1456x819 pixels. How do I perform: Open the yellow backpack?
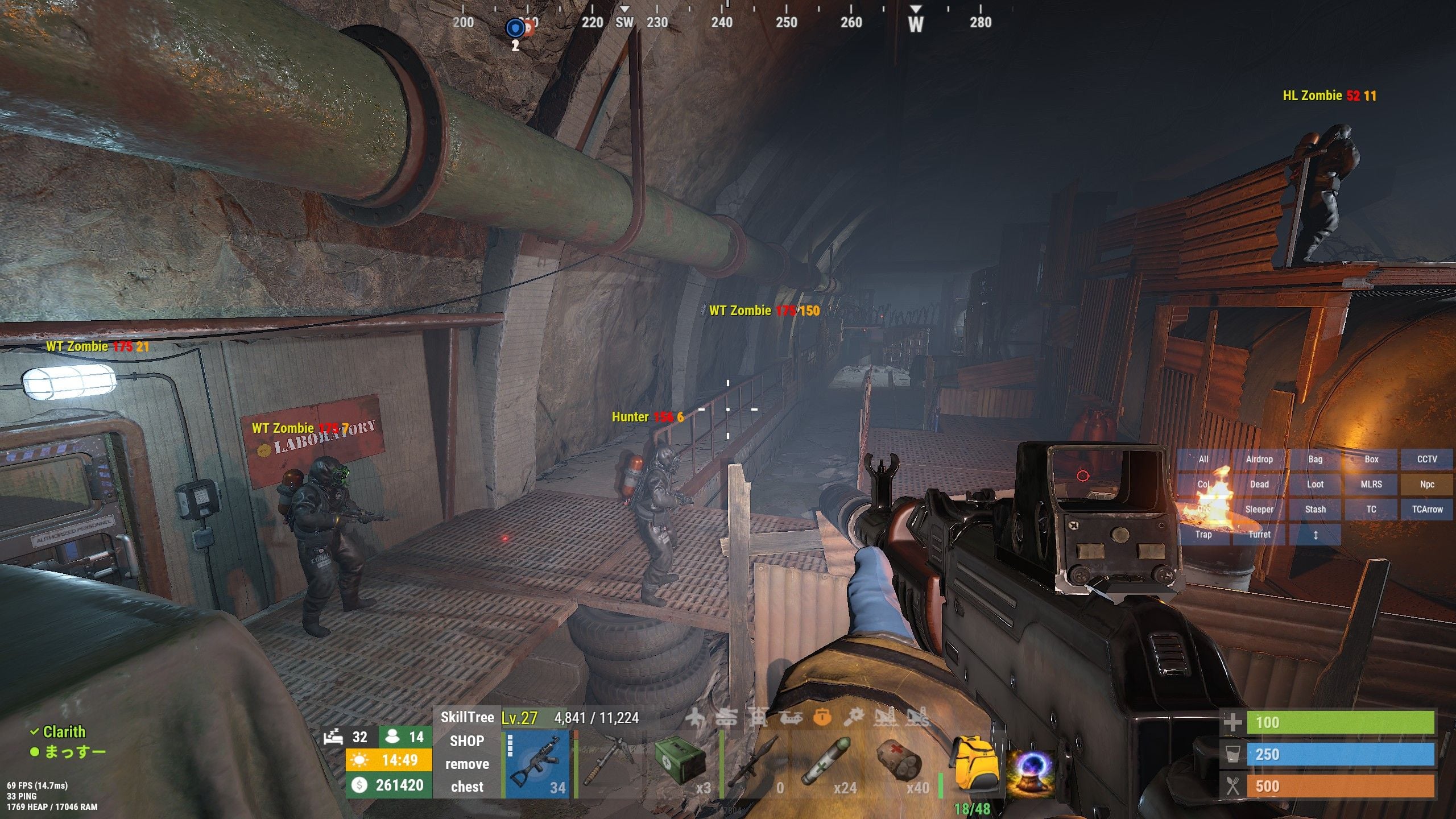point(973,765)
